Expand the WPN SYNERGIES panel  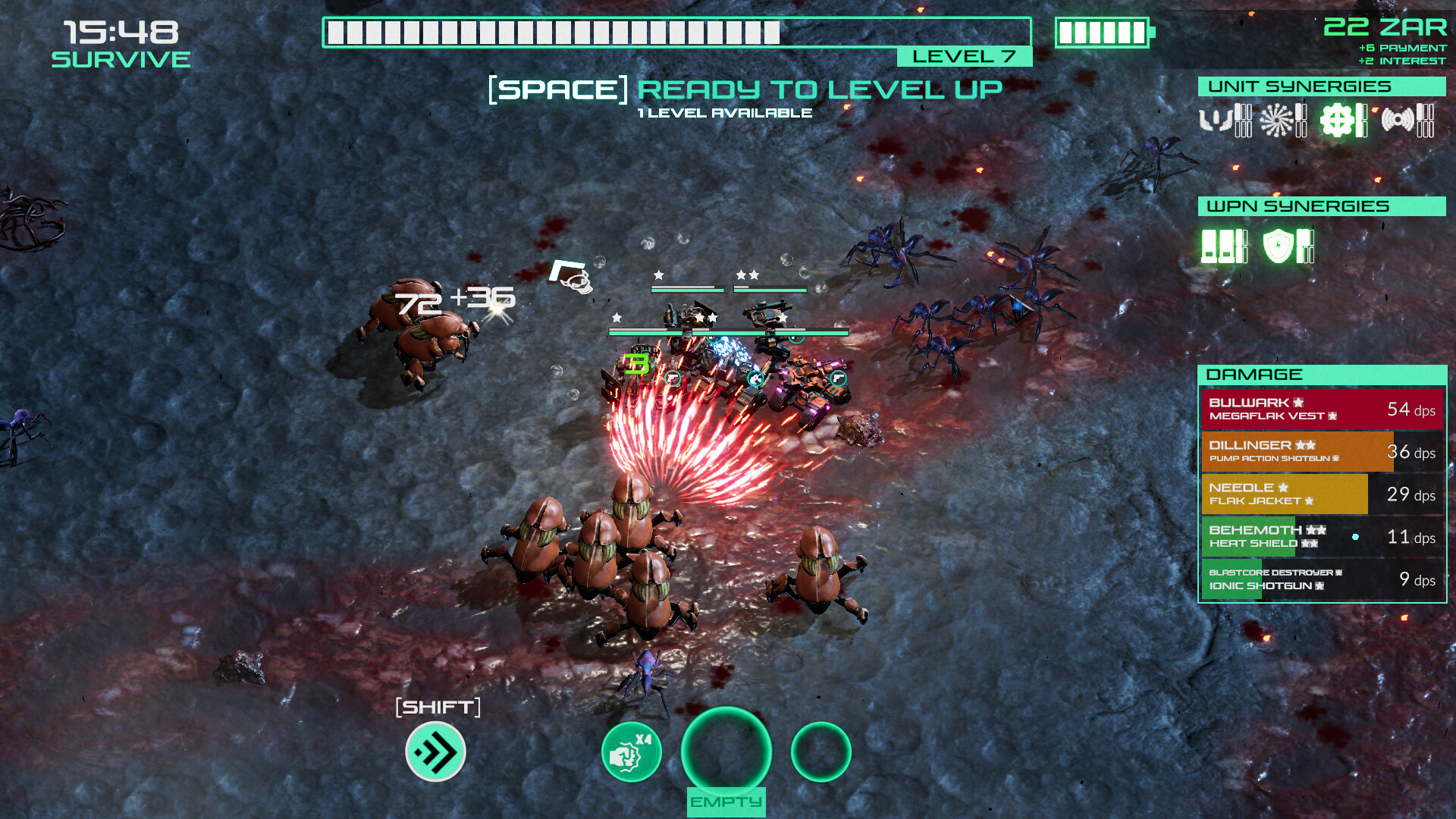[1319, 206]
